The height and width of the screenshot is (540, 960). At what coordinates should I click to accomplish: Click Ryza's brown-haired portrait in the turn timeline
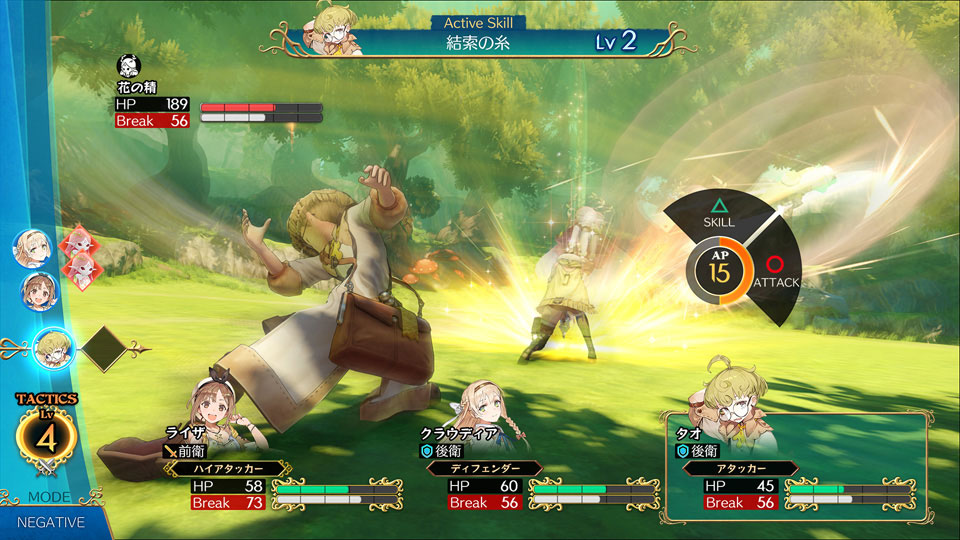coord(39,290)
